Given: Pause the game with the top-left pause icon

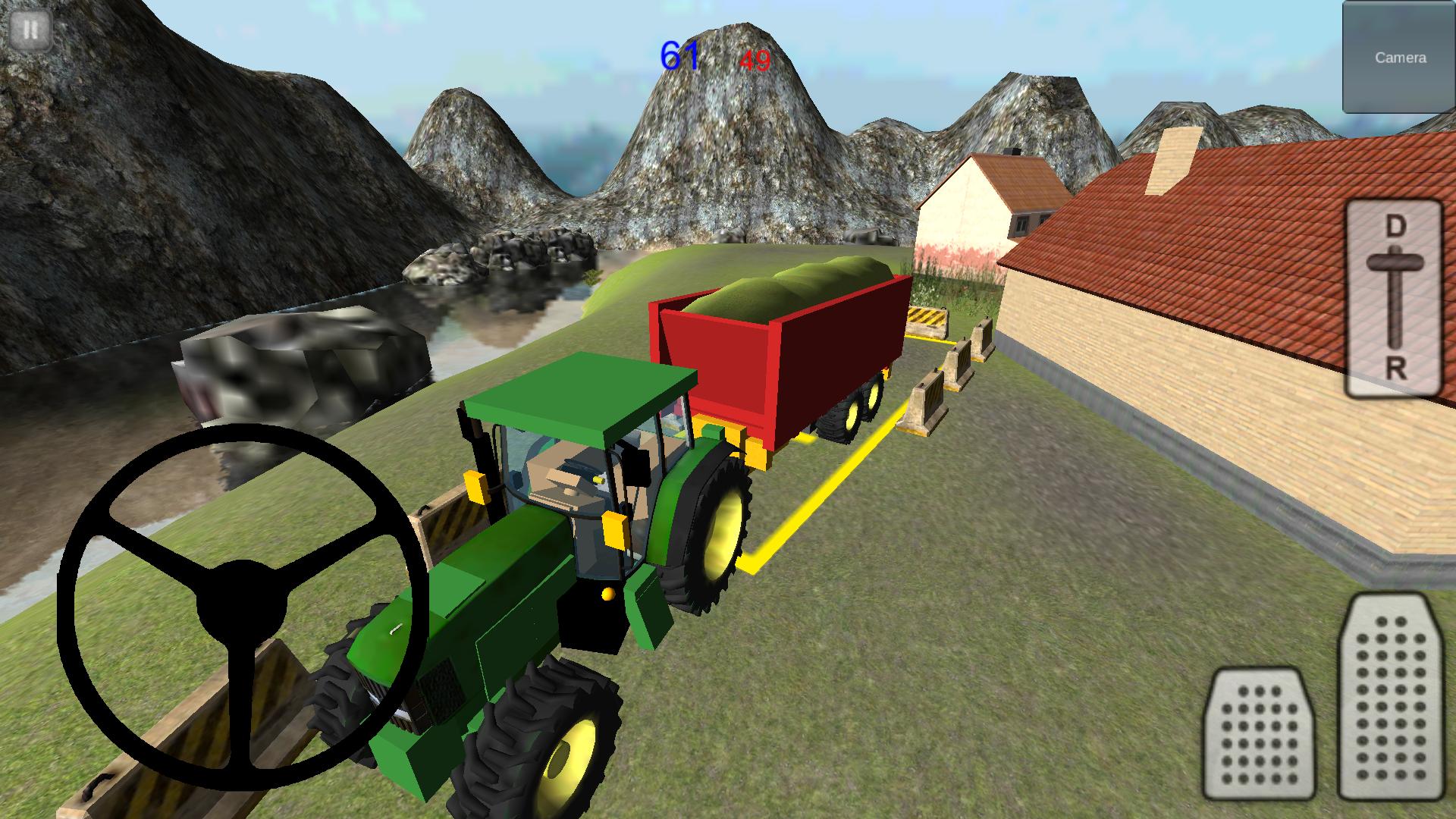Looking at the screenshot, I should click(x=30, y=30).
